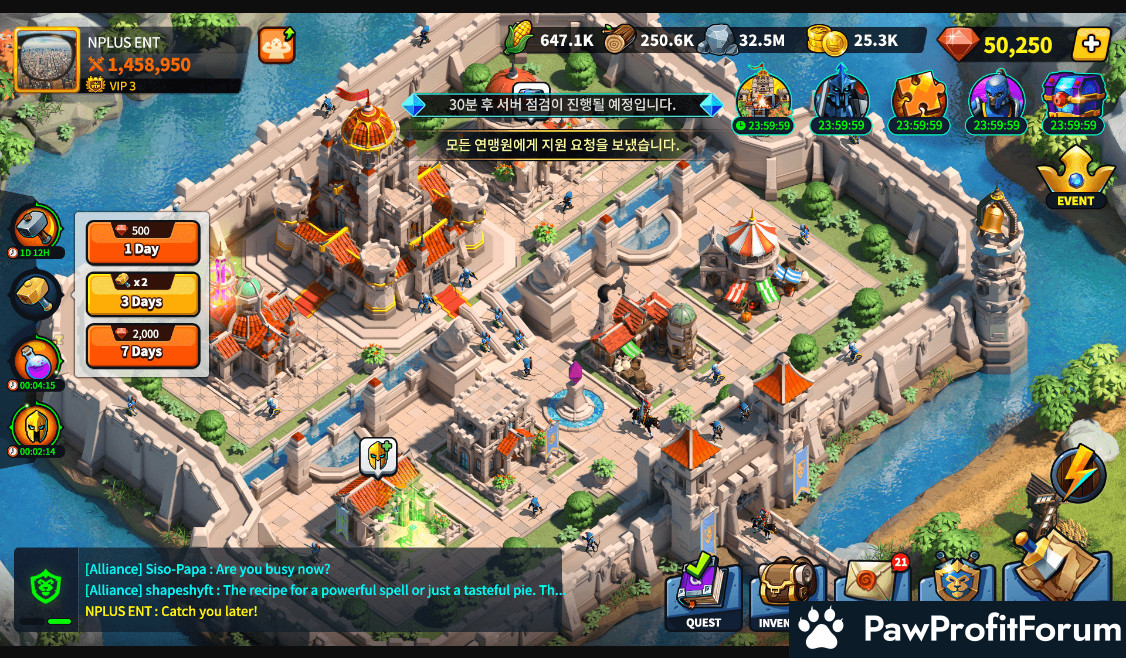Choose the 1 Day builder option
Viewport: 1126px width, 658px height.
pos(142,242)
